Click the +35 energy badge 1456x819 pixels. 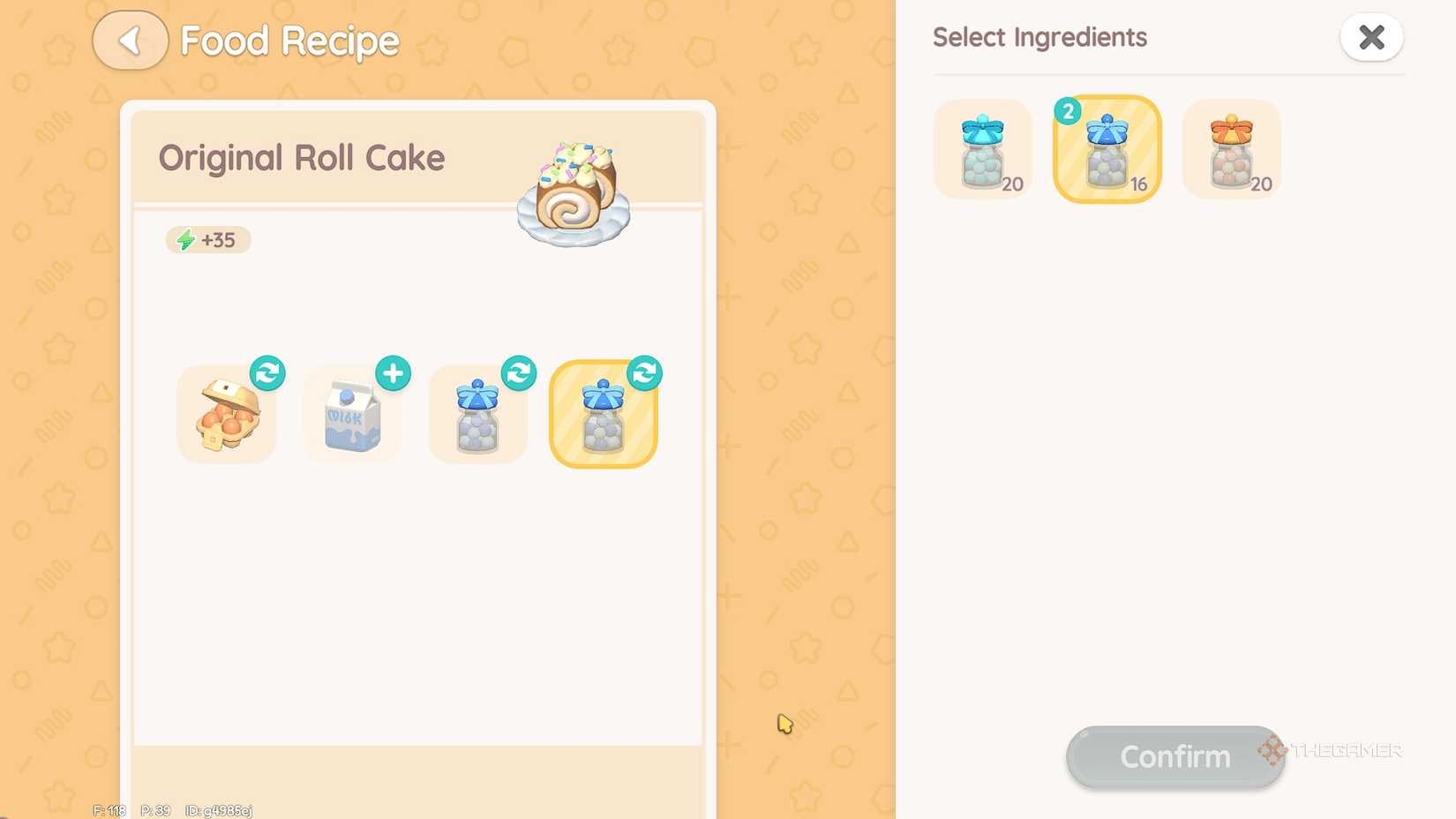(207, 239)
